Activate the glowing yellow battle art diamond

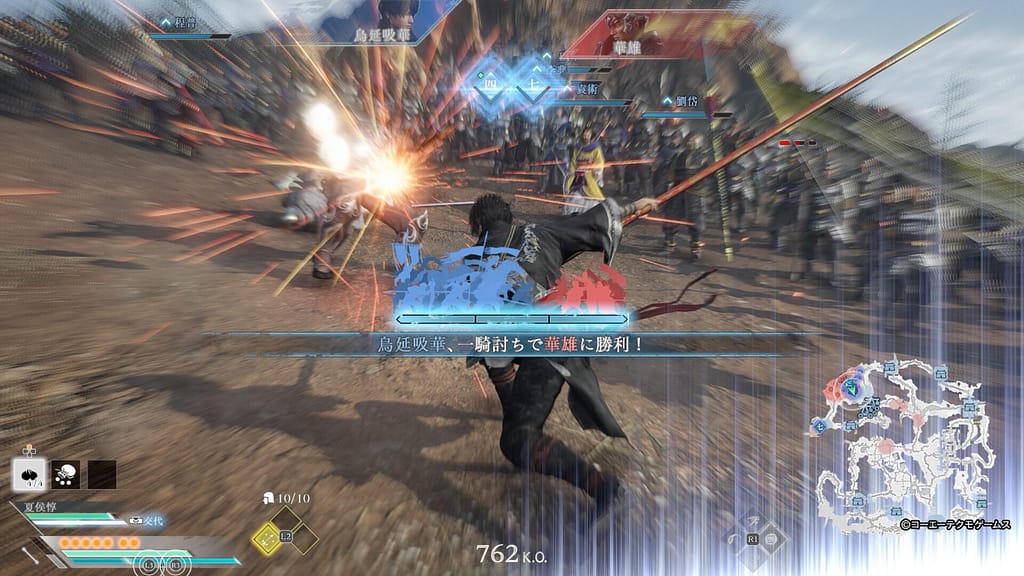point(267,540)
